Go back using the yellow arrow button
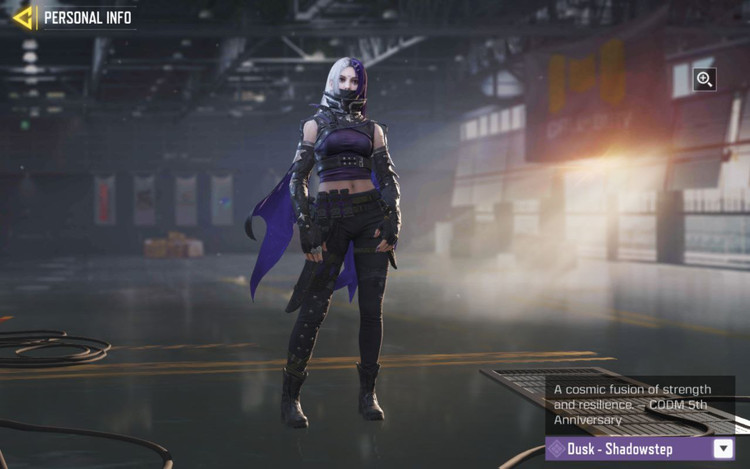 tap(23, 17)
